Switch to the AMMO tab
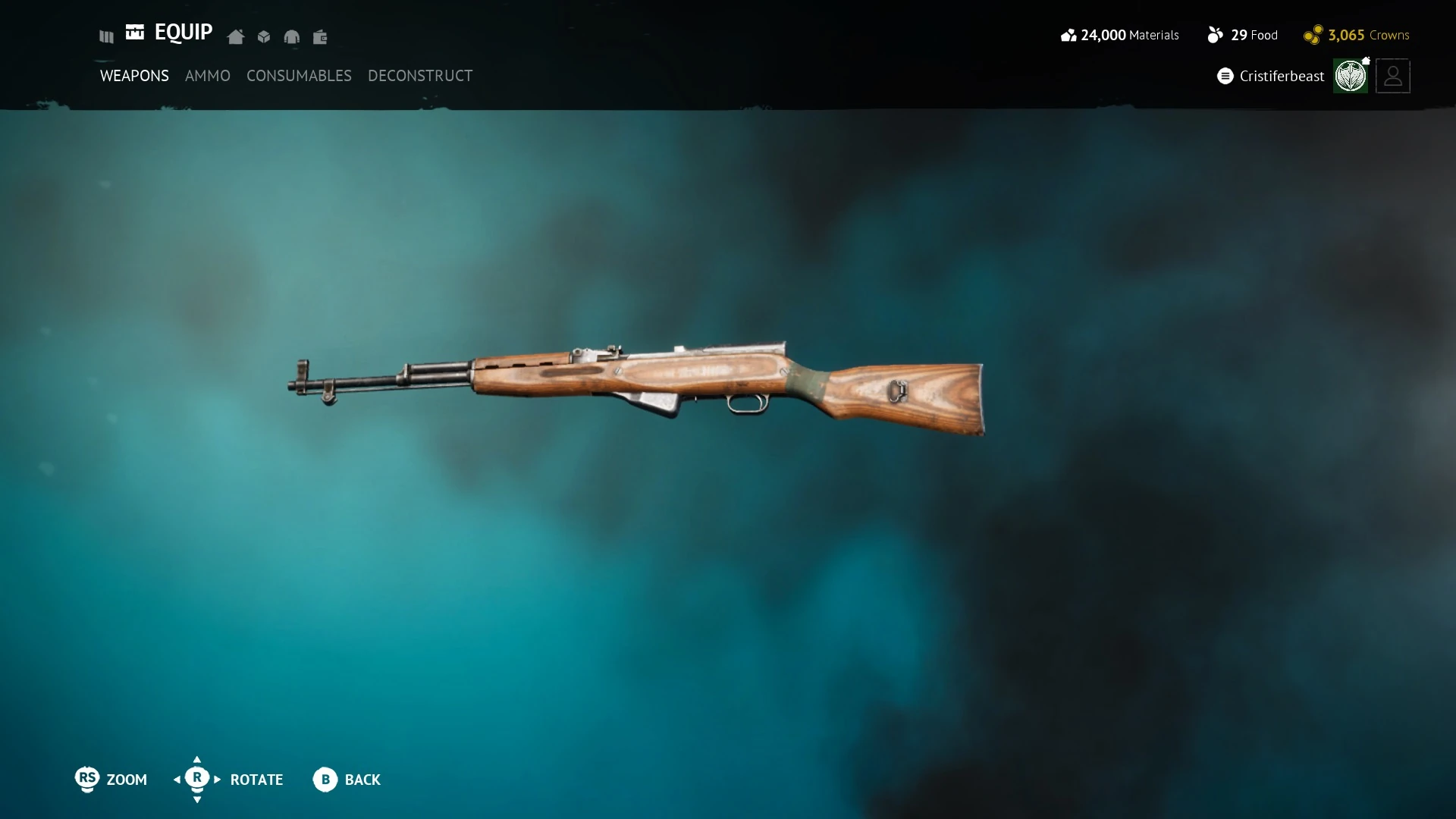Image resolution: width=1456 pixels, height=819 pixels. (x=208, y=76)
